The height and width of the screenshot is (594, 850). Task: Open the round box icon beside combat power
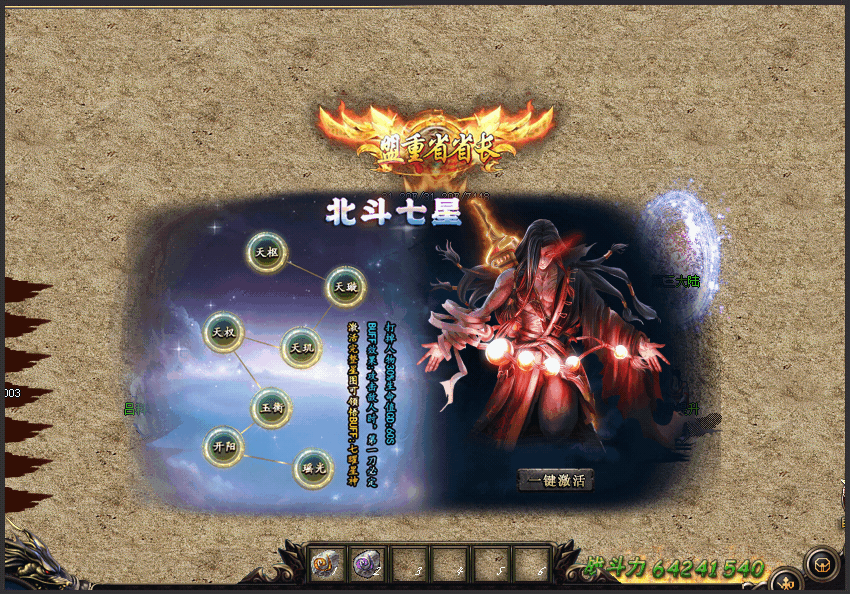[822, 564]
